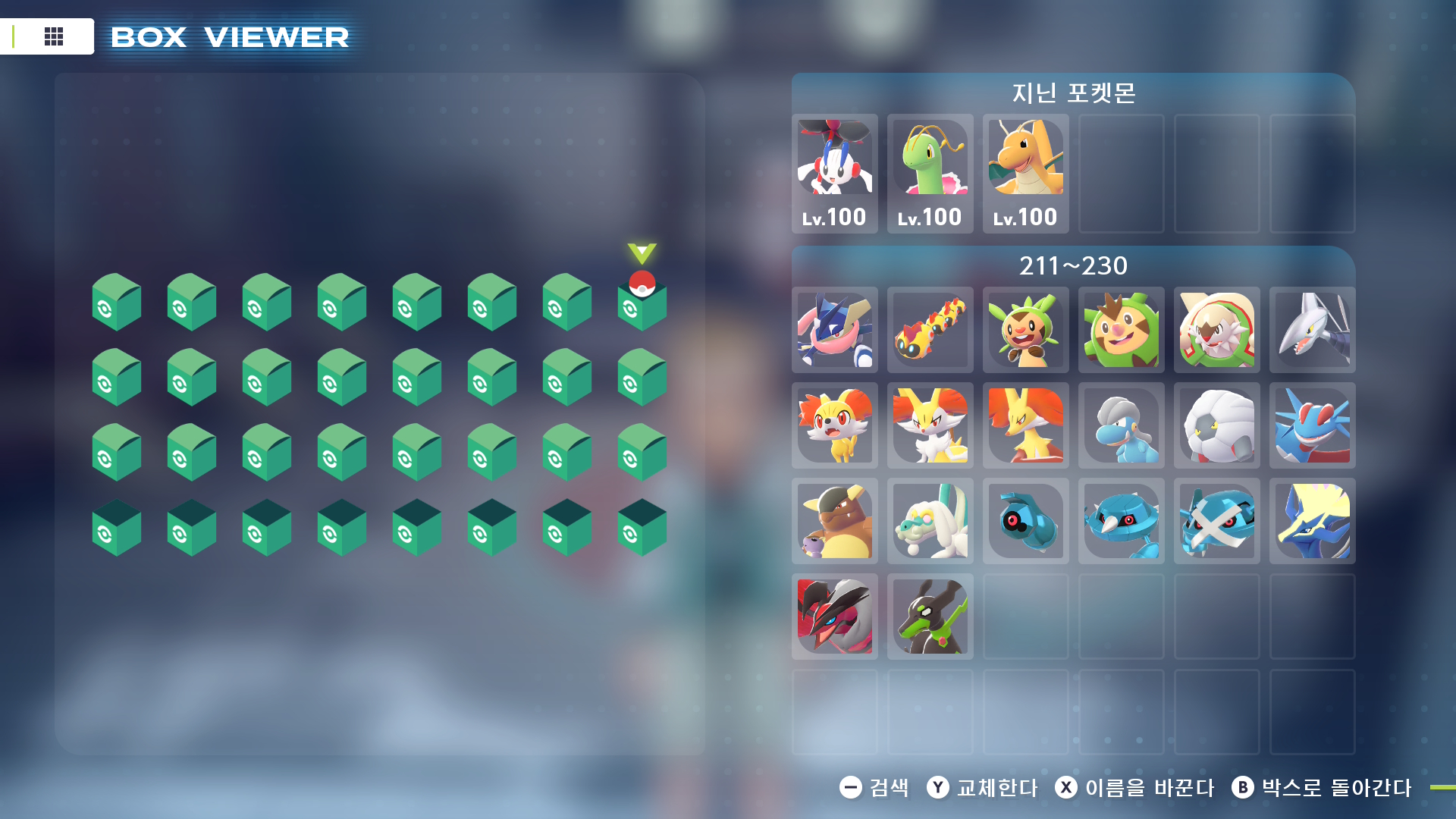Viewport: 1456px width, 819px height.
Task: Choose the Scolipede box slot
Action: point(930,330)
